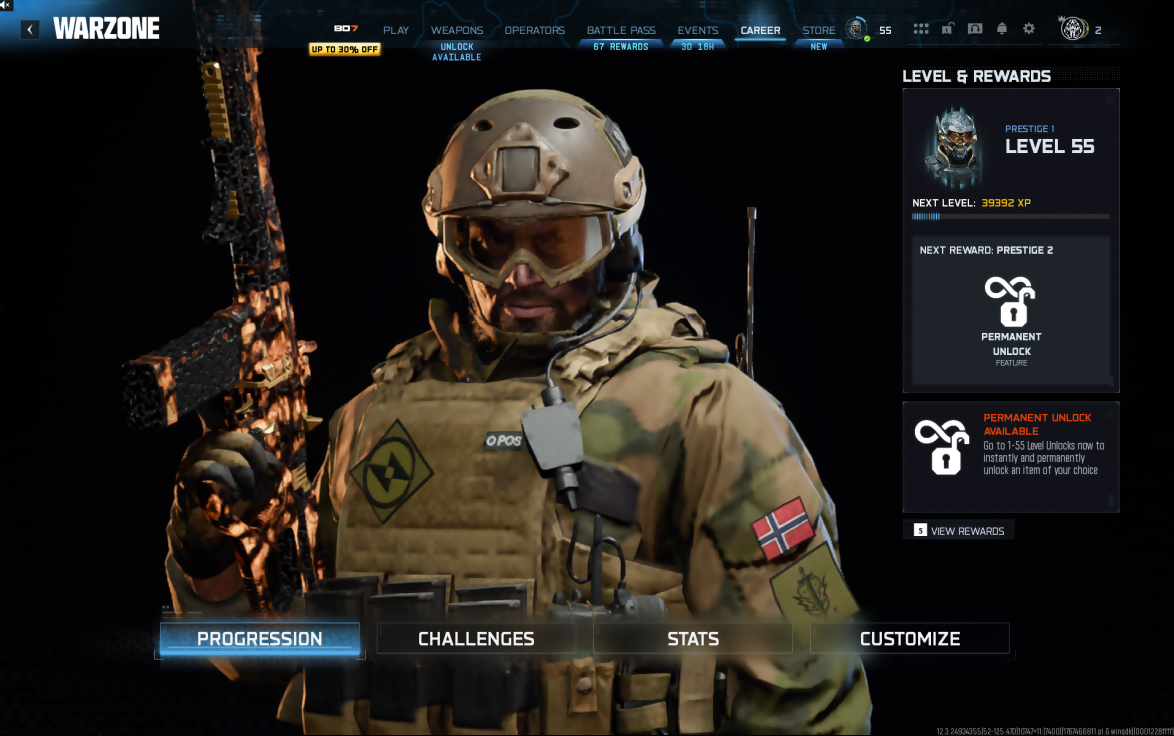The height and width of the screenshot is (736, 1174).
Task: Open the player emblem in the top-right
Action: point(1075,29)
